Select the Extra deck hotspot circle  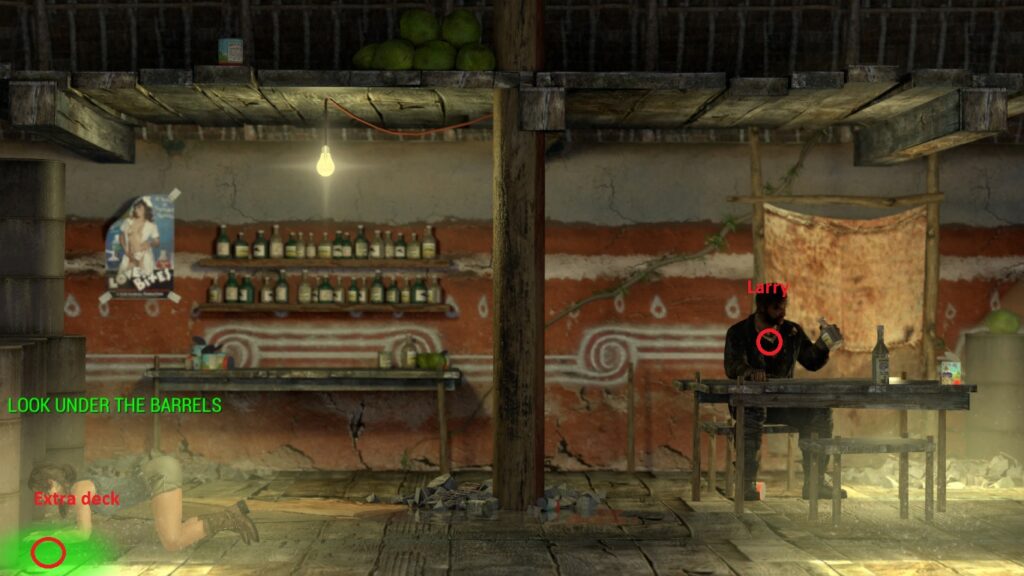coord(48,551)
